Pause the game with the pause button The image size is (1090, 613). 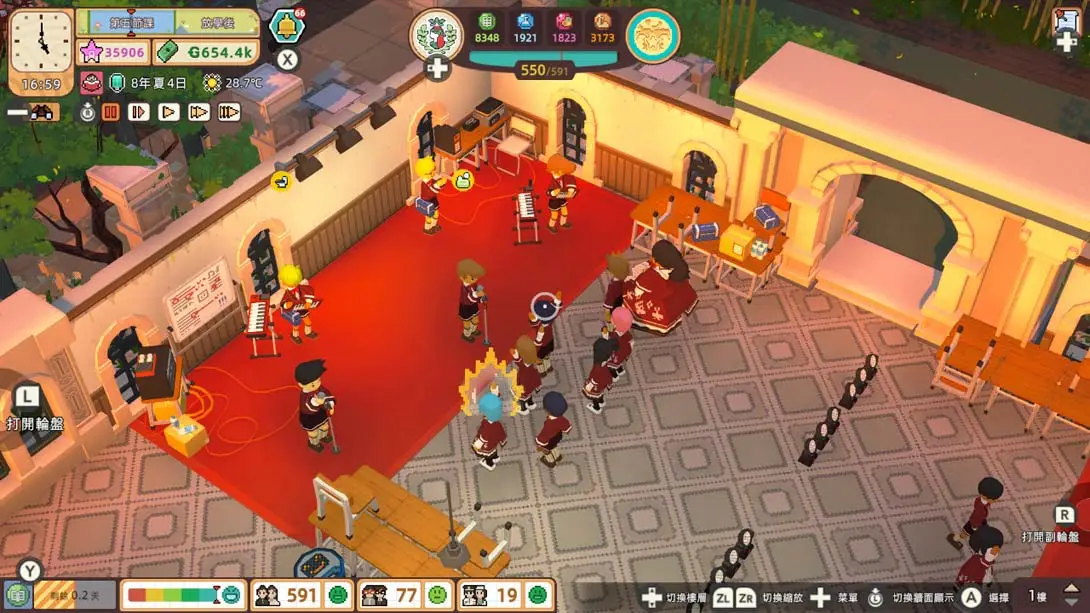[x=111, y=113]
